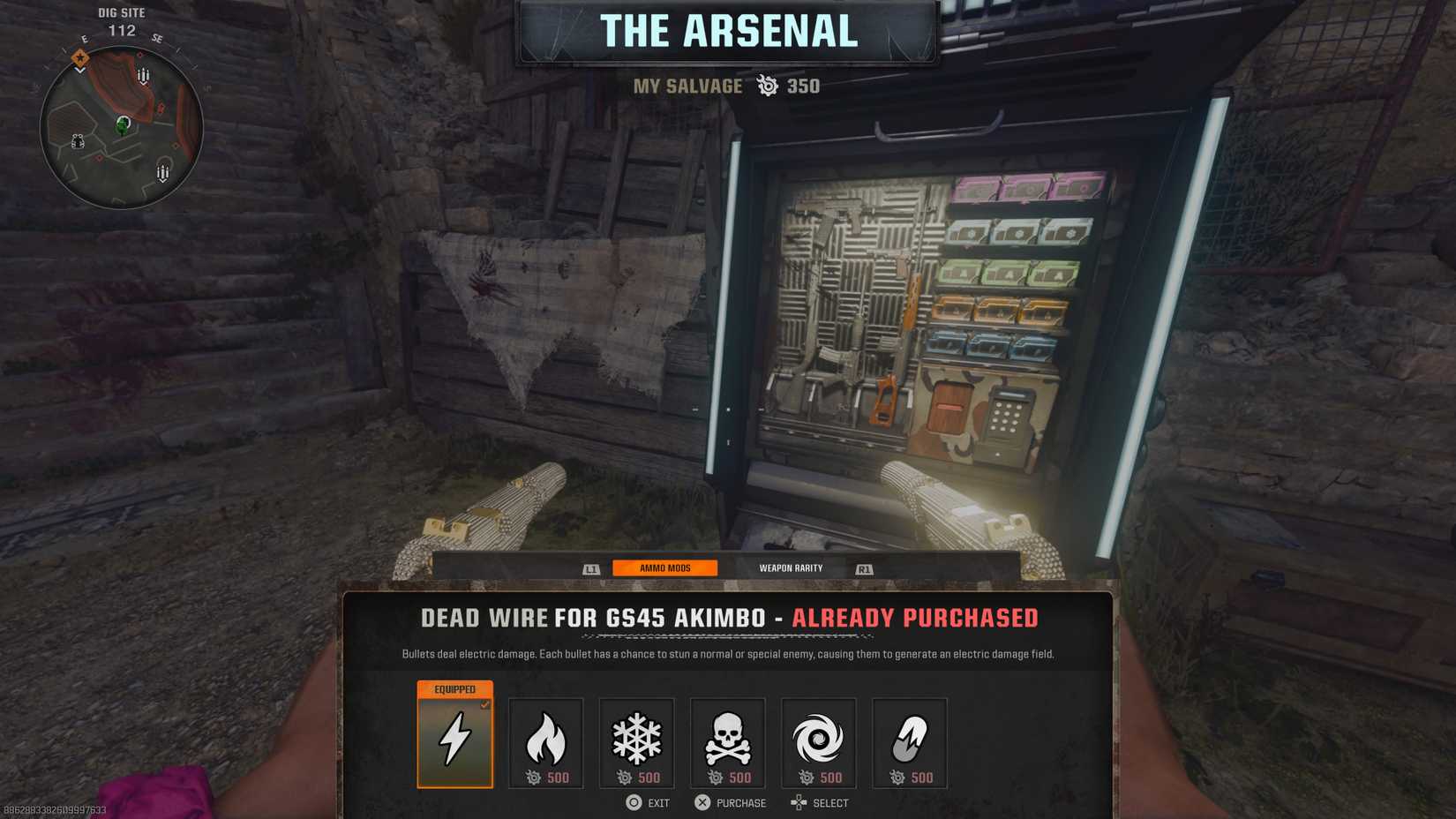The image size is (1456, 819).
Task: Click the salvage gear icon beside 350
Action: pyautogui.click(x=766, y=86)
